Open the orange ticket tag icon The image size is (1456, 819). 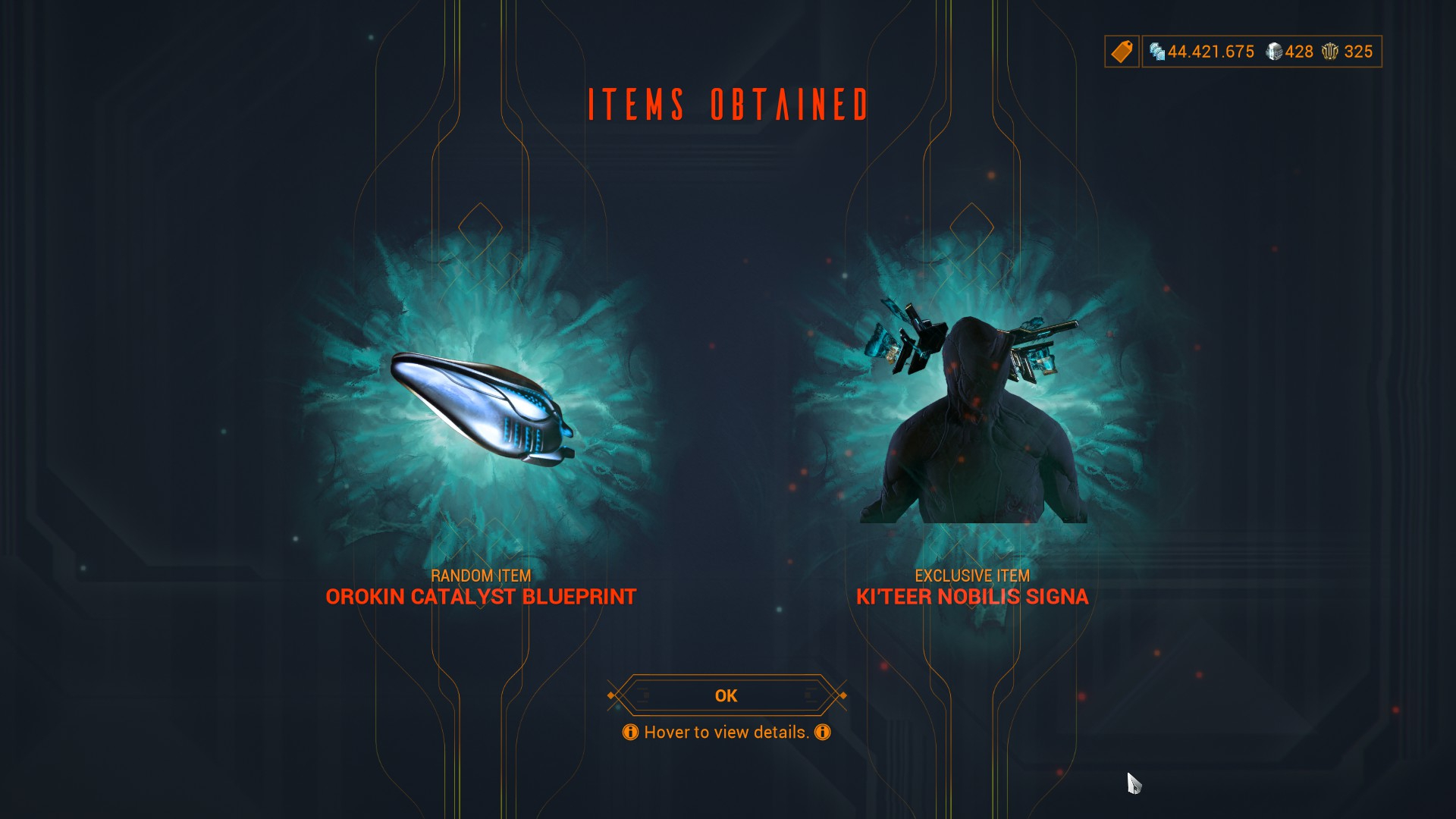point(1122,52)
